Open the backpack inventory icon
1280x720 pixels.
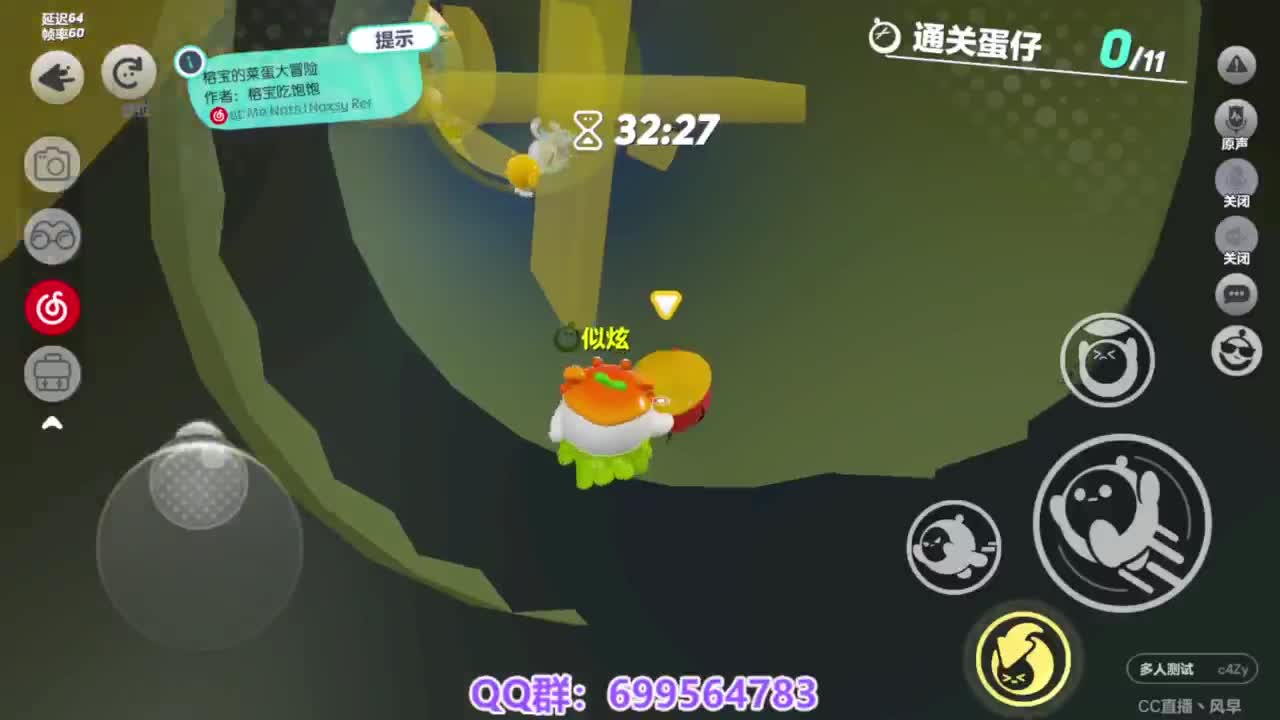click(x=52, y=373)
